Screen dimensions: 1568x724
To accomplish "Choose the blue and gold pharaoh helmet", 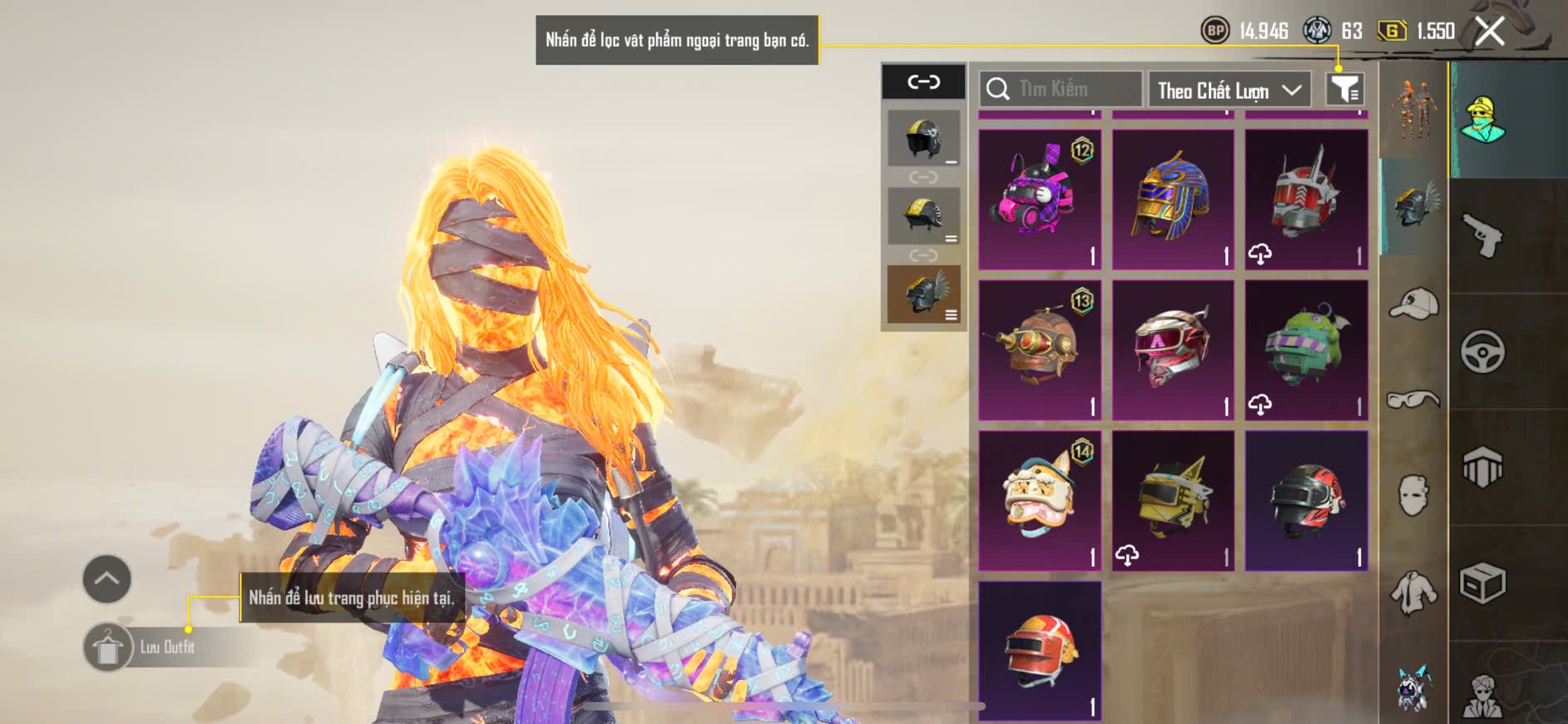I will tap(1173, 200).
